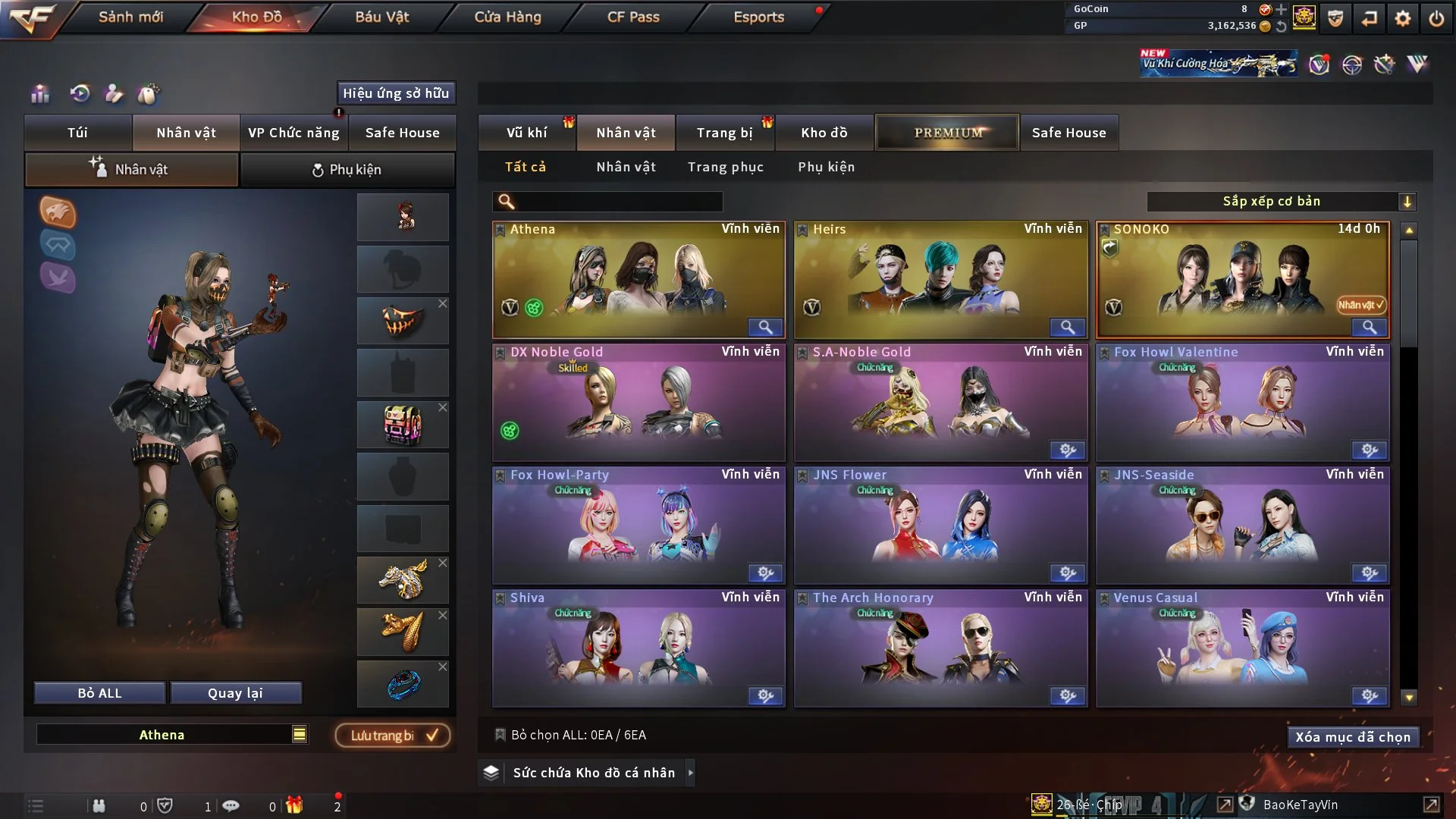
Task: Open the CF Pass menu
Action: pos(633,17)
